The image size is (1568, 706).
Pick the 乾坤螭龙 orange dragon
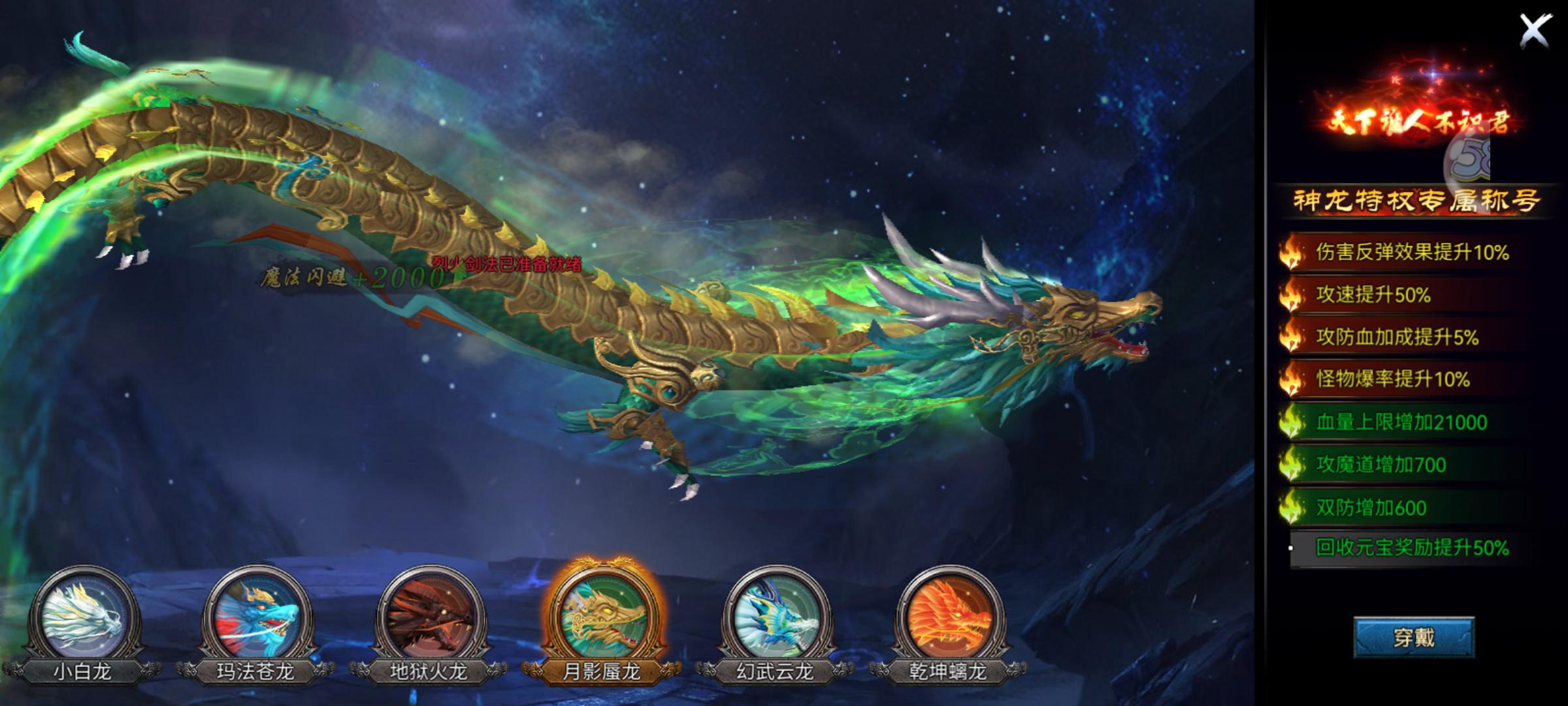coord(949,617)
